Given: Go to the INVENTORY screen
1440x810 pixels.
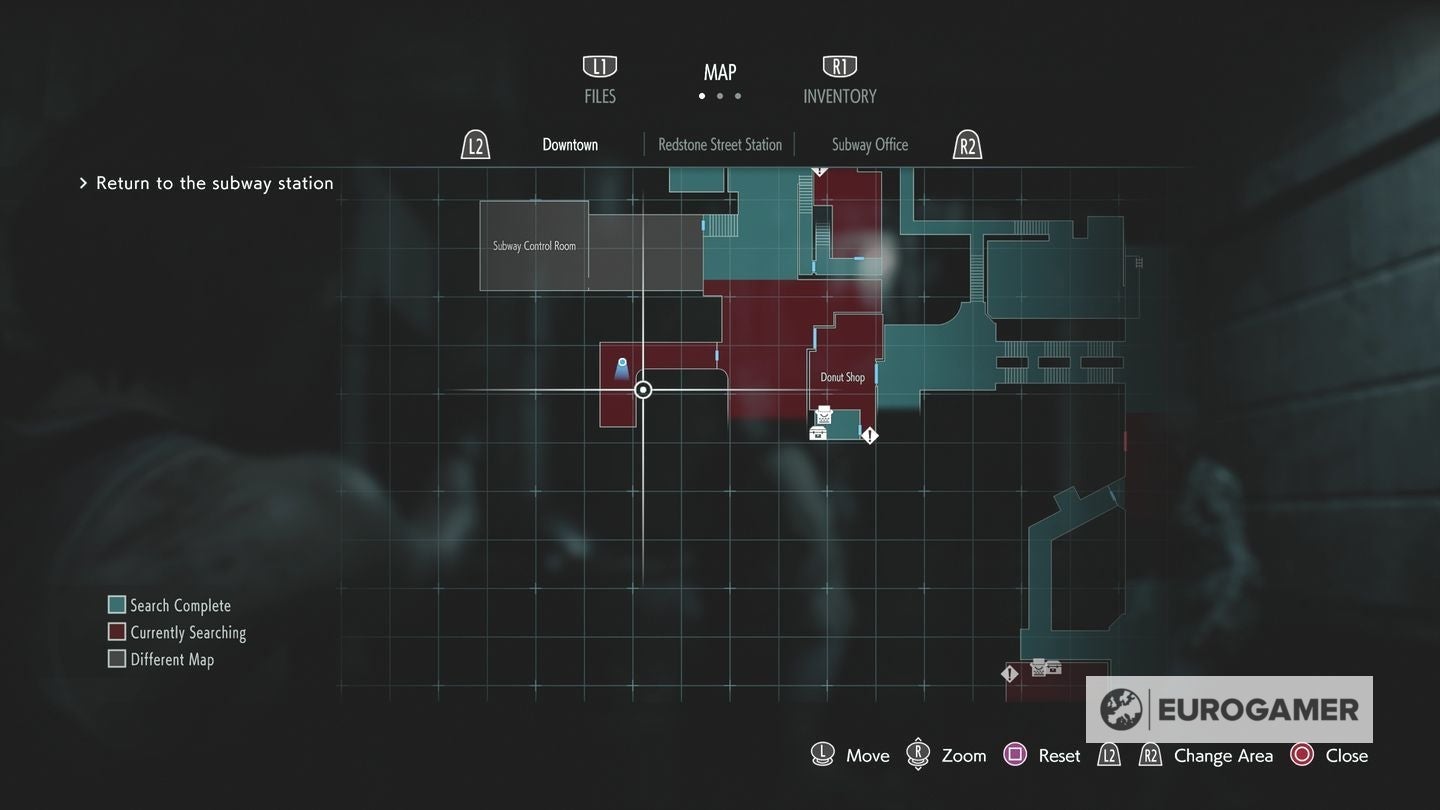Looking at the screenshot, I should tap(840, 96).
